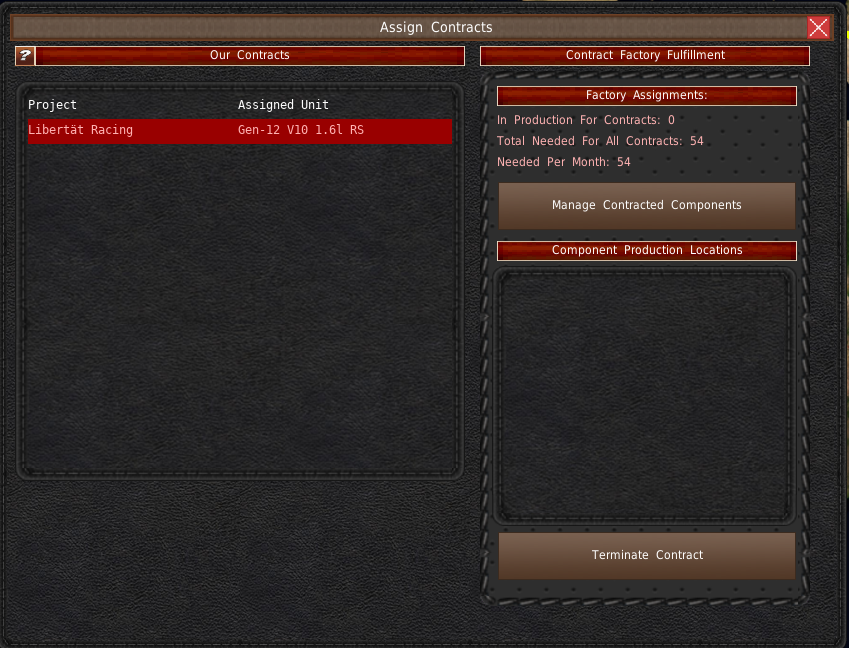Terminate the selected contract
This screenshot has width=849, height=648.
click(x=646, y=556)
